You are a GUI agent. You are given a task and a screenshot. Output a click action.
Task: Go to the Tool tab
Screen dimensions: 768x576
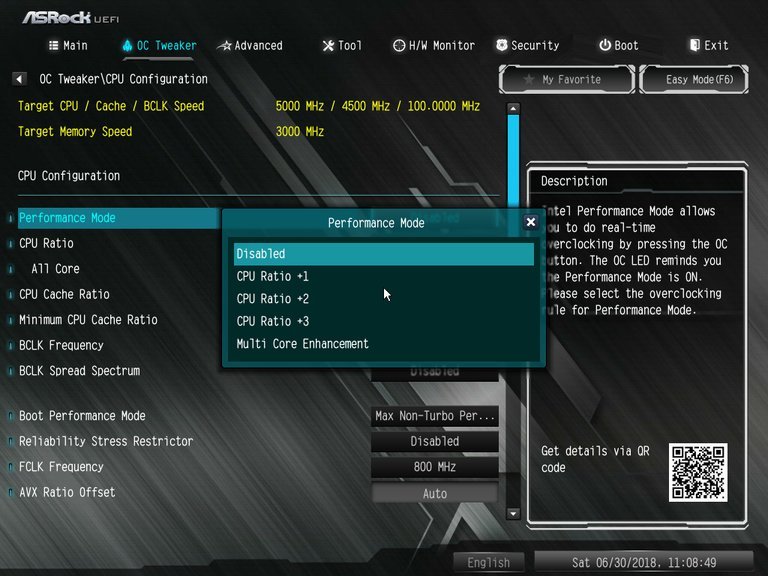click(x=342, y=45)
